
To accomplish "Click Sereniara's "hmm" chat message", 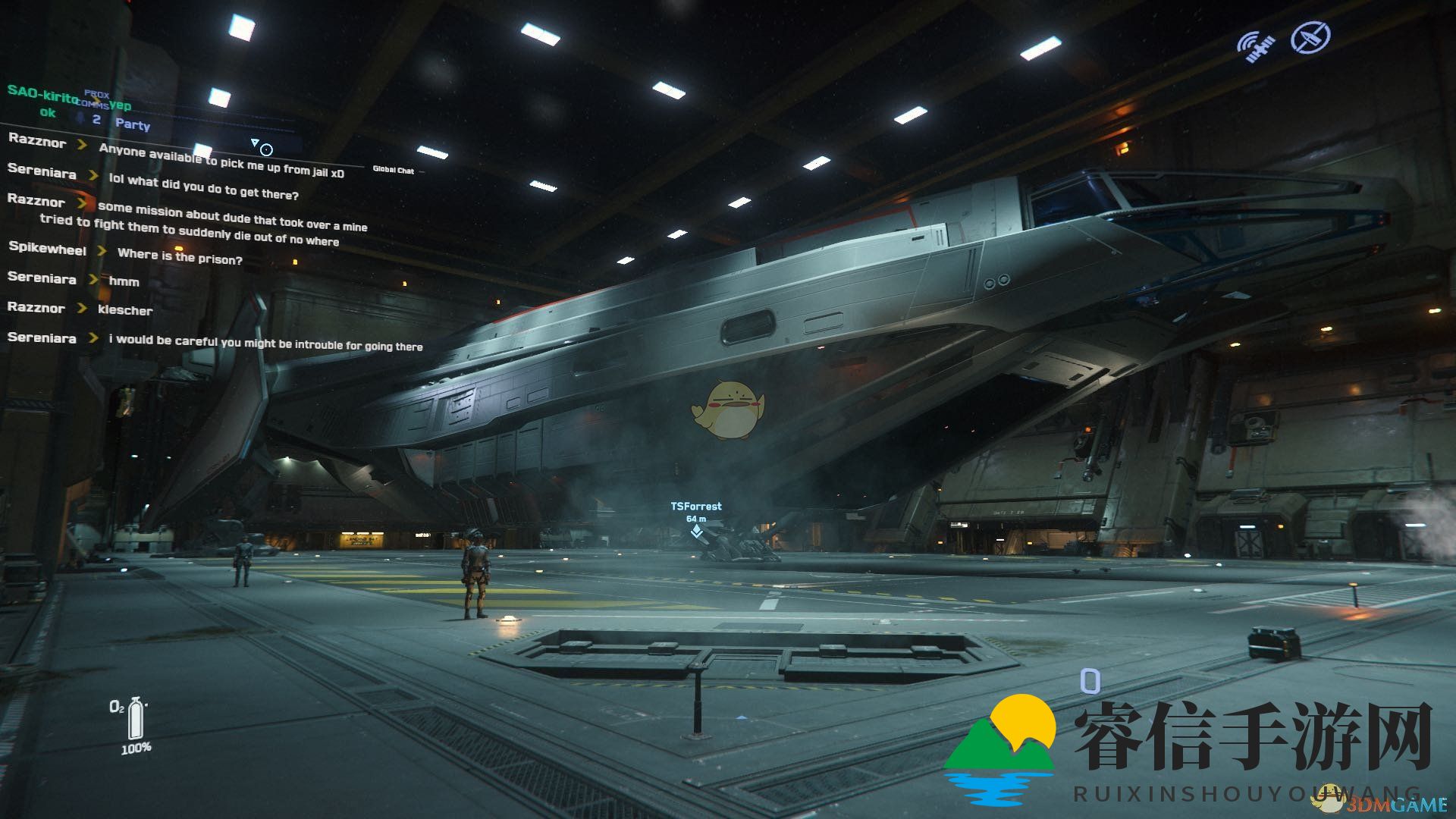I will (124, 281).
